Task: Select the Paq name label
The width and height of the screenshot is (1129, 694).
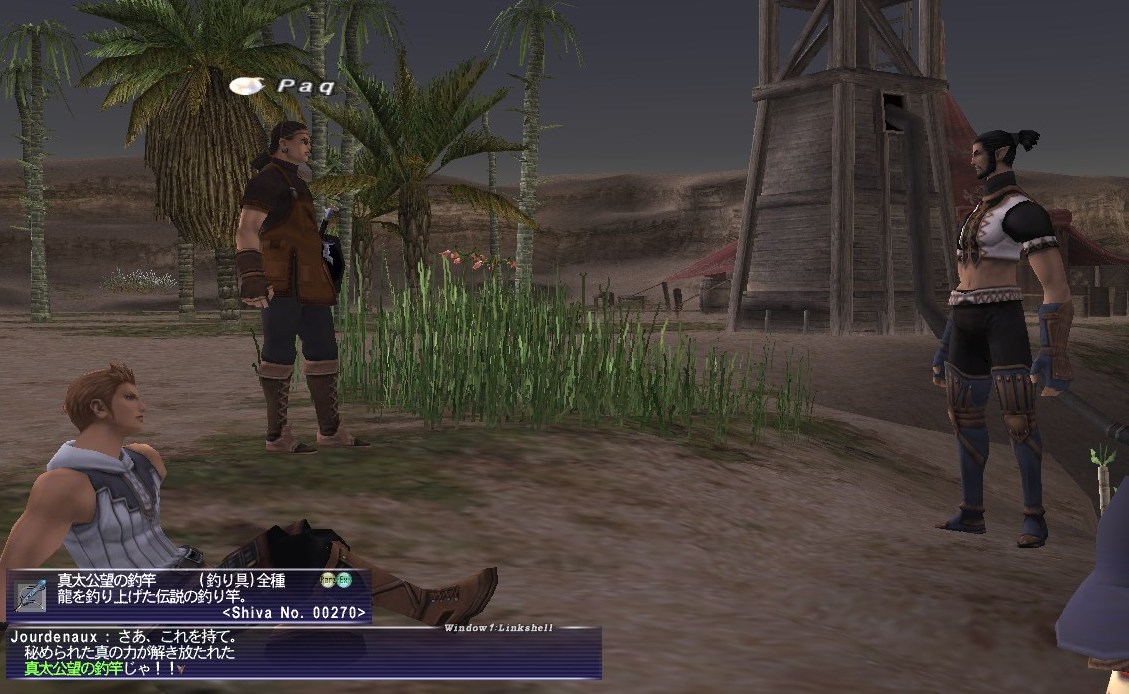Action: click(305, 86)
